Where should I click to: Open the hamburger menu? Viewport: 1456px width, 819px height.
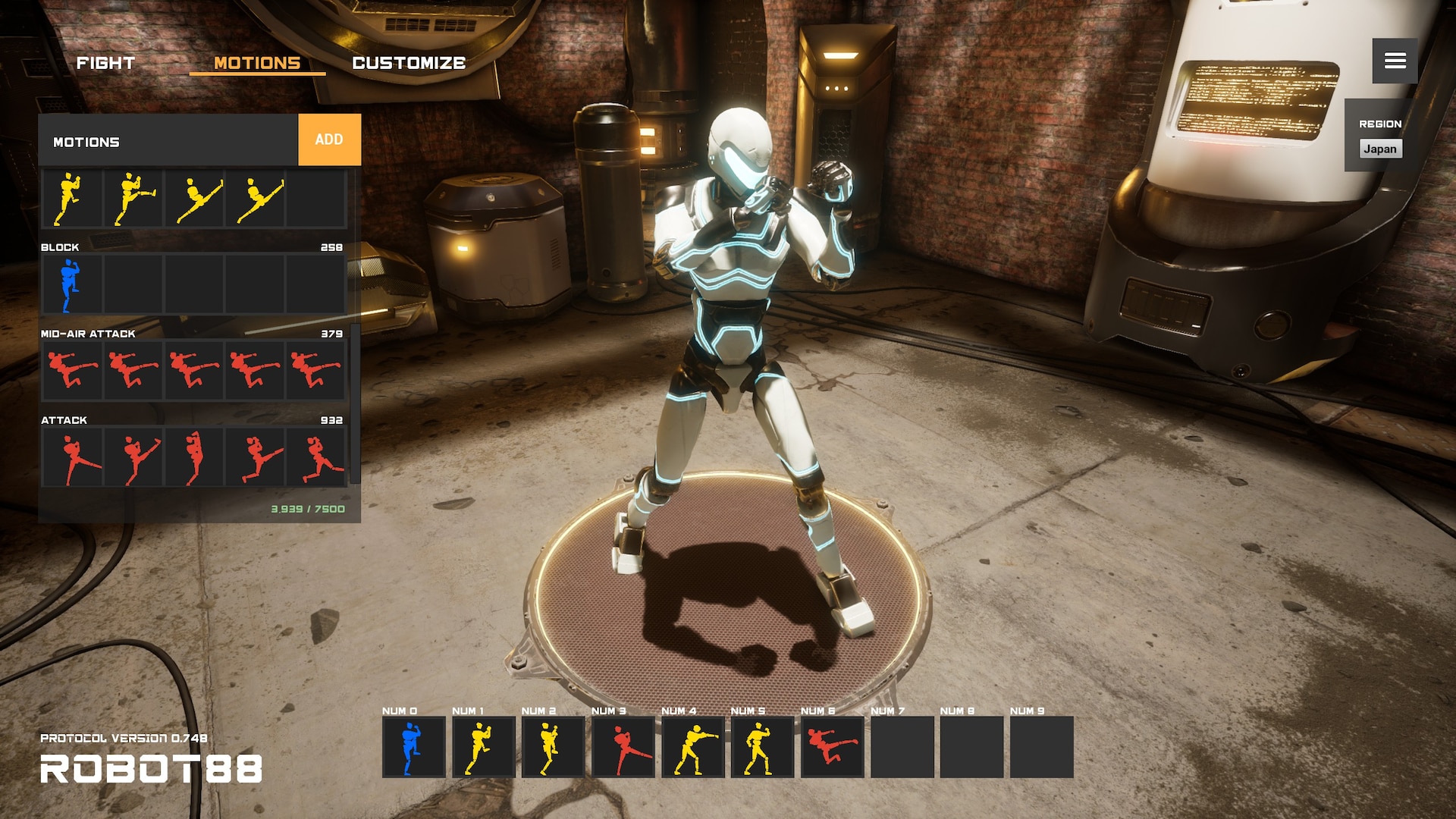pos(1395,61)
